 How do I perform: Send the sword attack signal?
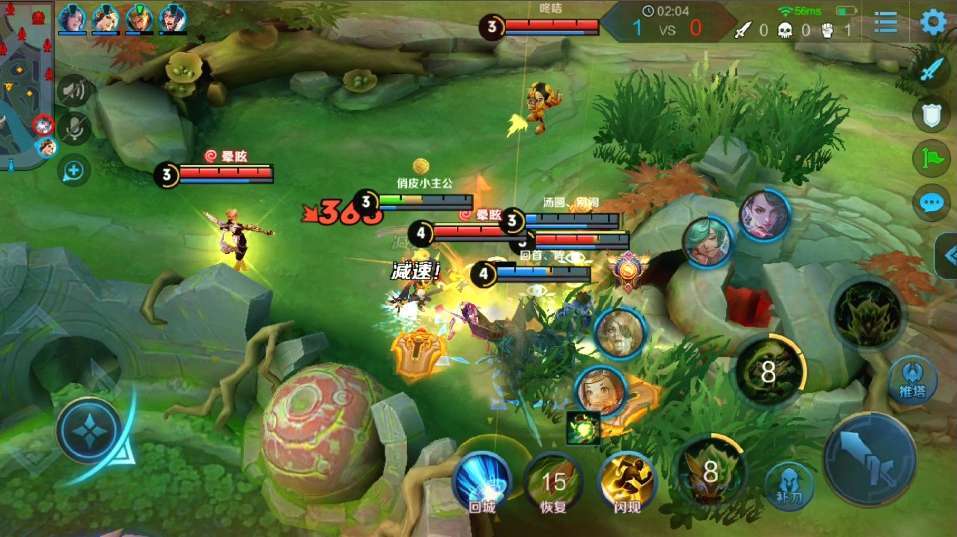click(932, 70)
